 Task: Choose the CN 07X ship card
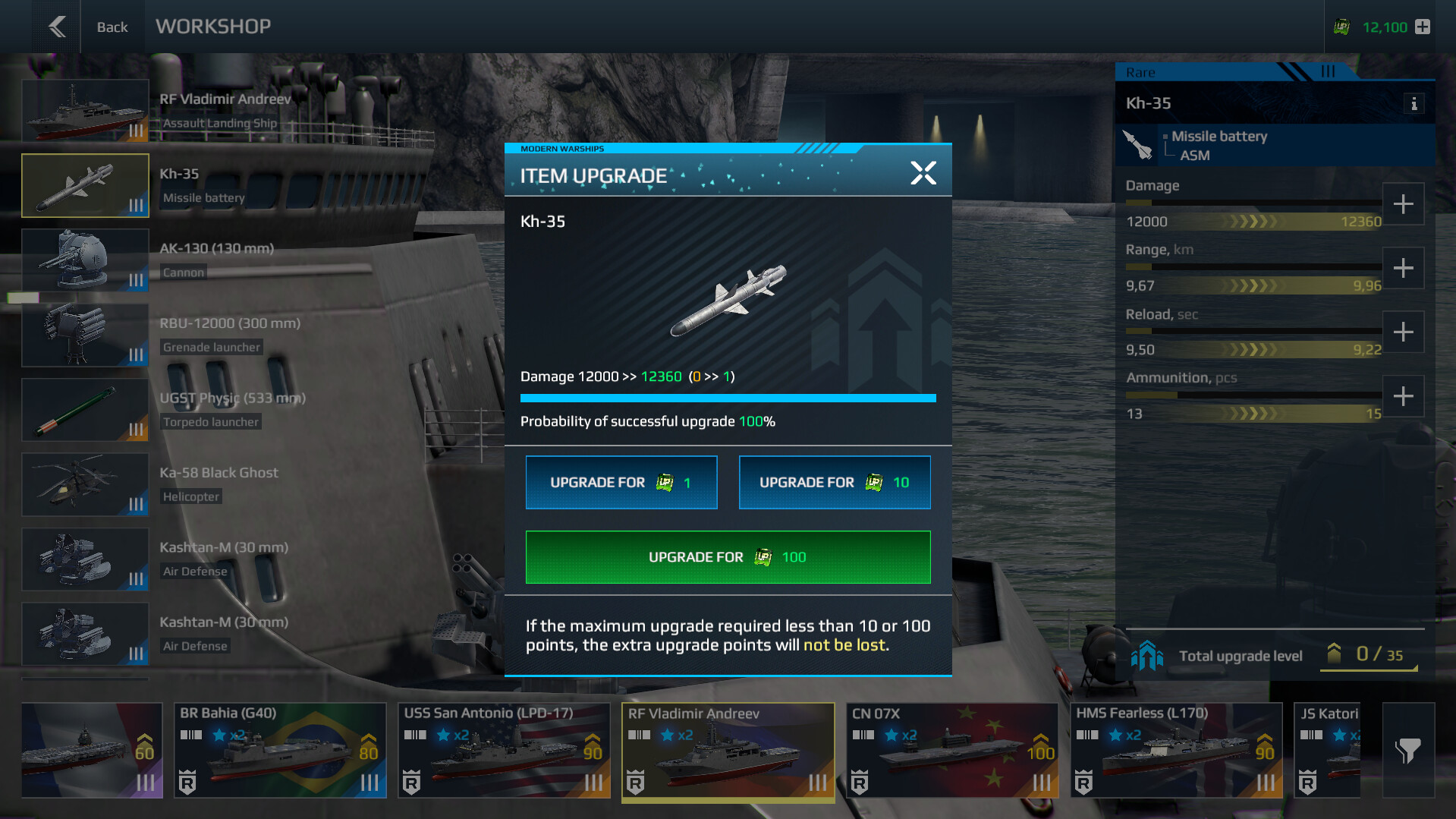pyautogui.click(x=951, y=750)
